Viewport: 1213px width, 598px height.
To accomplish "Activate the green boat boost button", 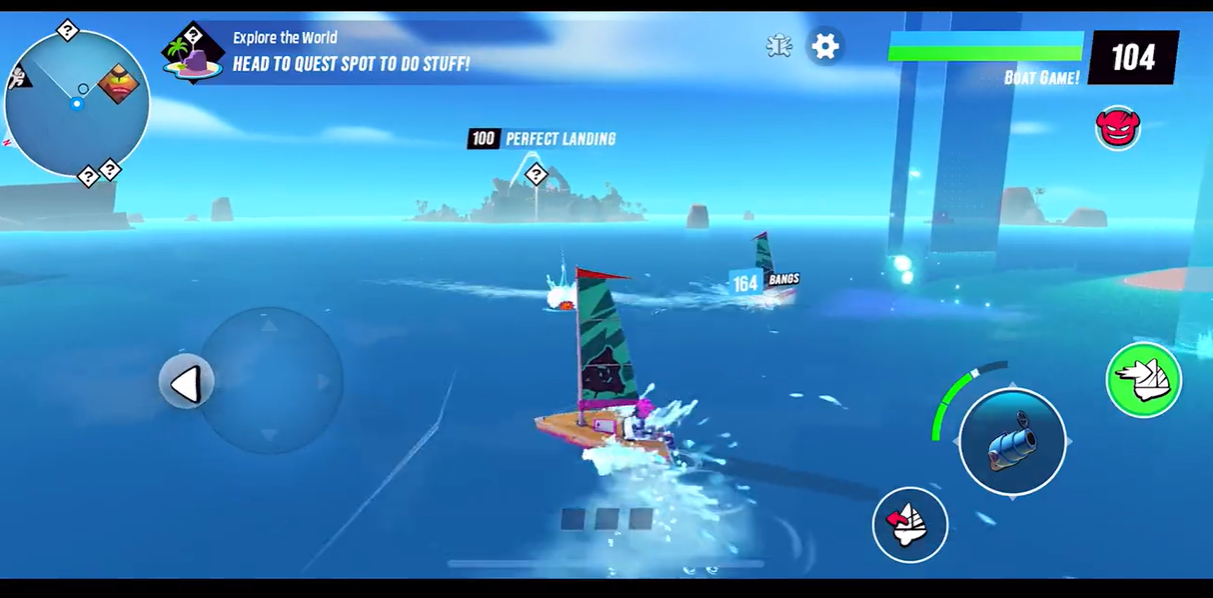I will coord(1144,380).
